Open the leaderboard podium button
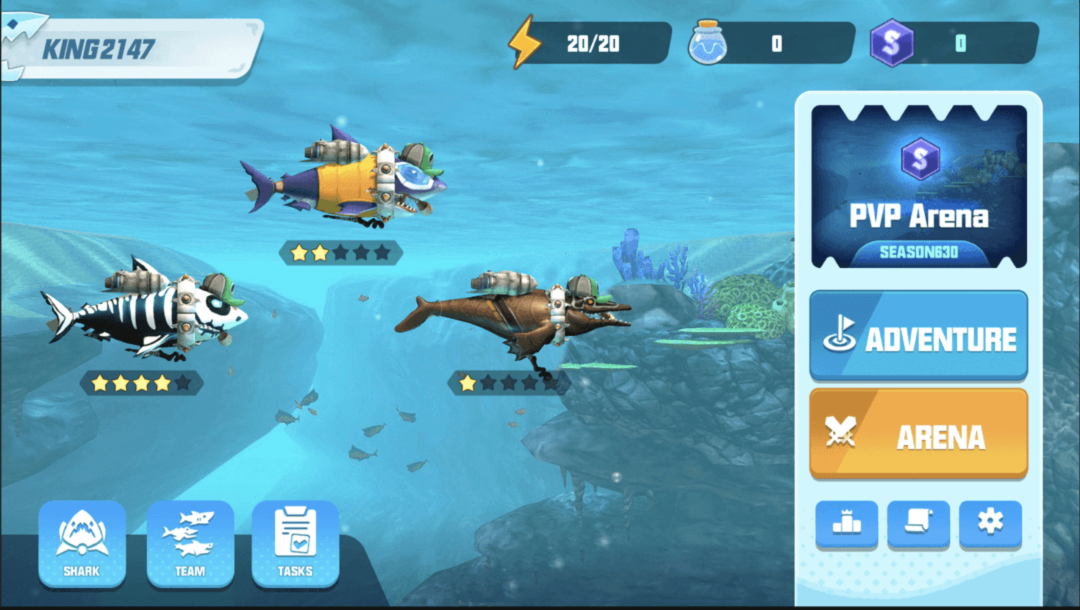The image size is (1080, 610). tap(846, 524)
